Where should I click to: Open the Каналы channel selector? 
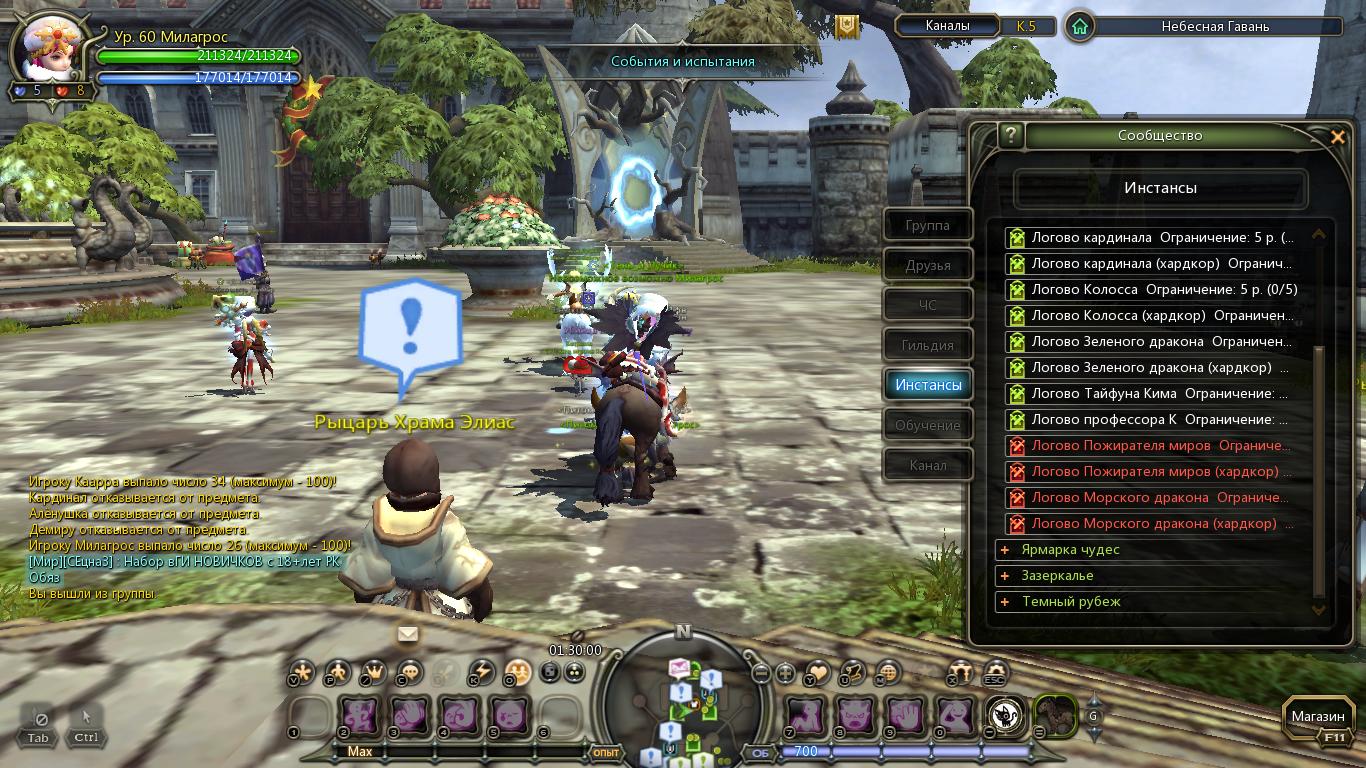pos(946,26)
